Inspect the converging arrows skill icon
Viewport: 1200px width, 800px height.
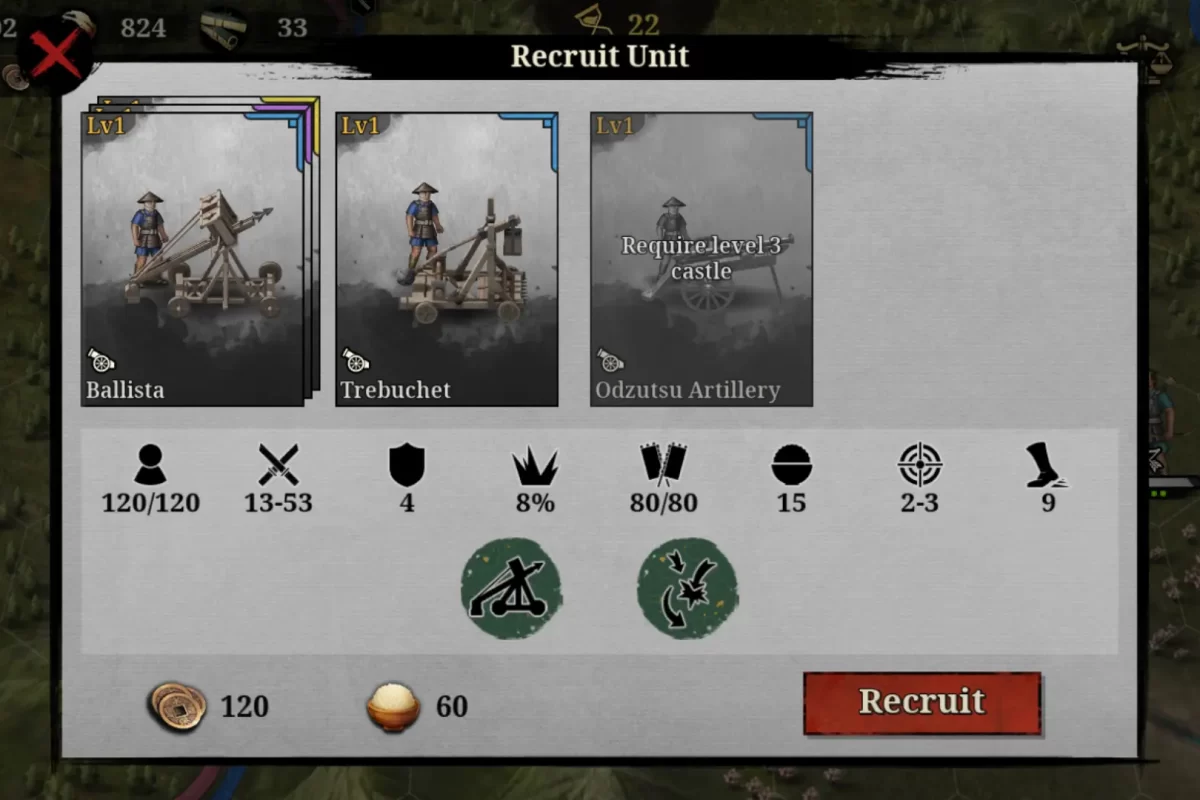tap(688, 589)
